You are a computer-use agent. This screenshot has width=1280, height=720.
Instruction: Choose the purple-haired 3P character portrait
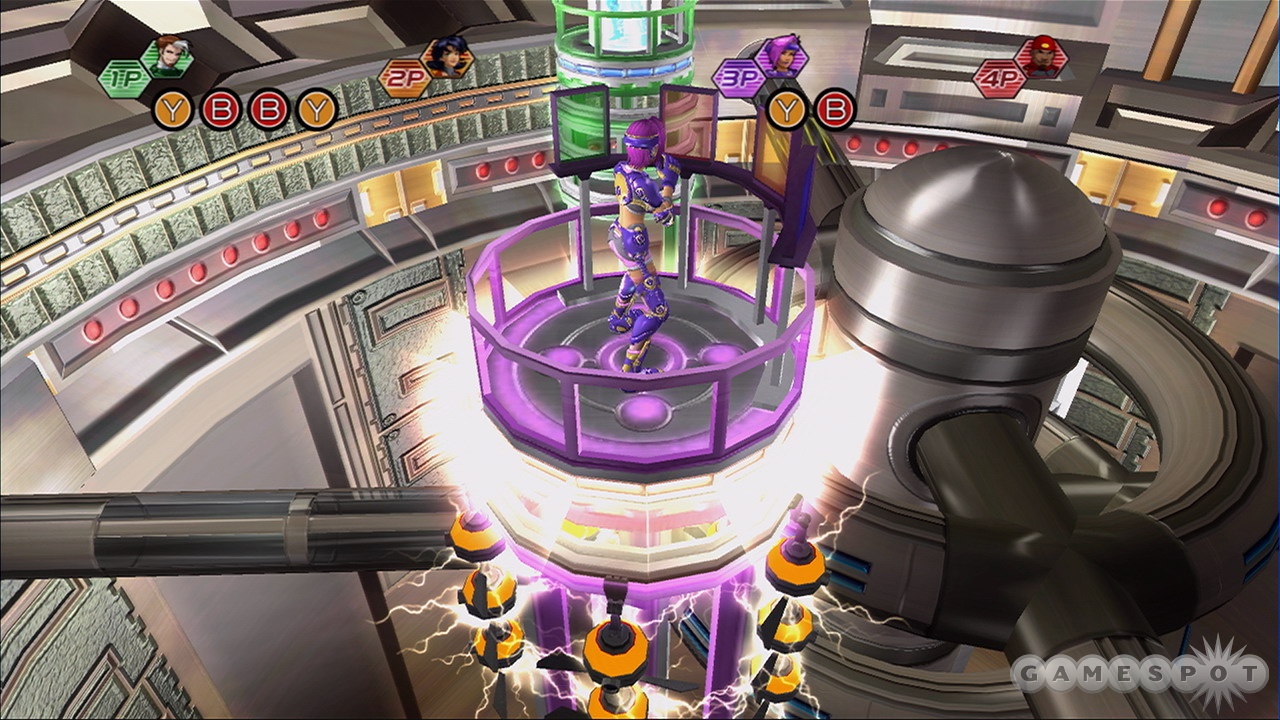pyautogui.click(x=780, y=55)
